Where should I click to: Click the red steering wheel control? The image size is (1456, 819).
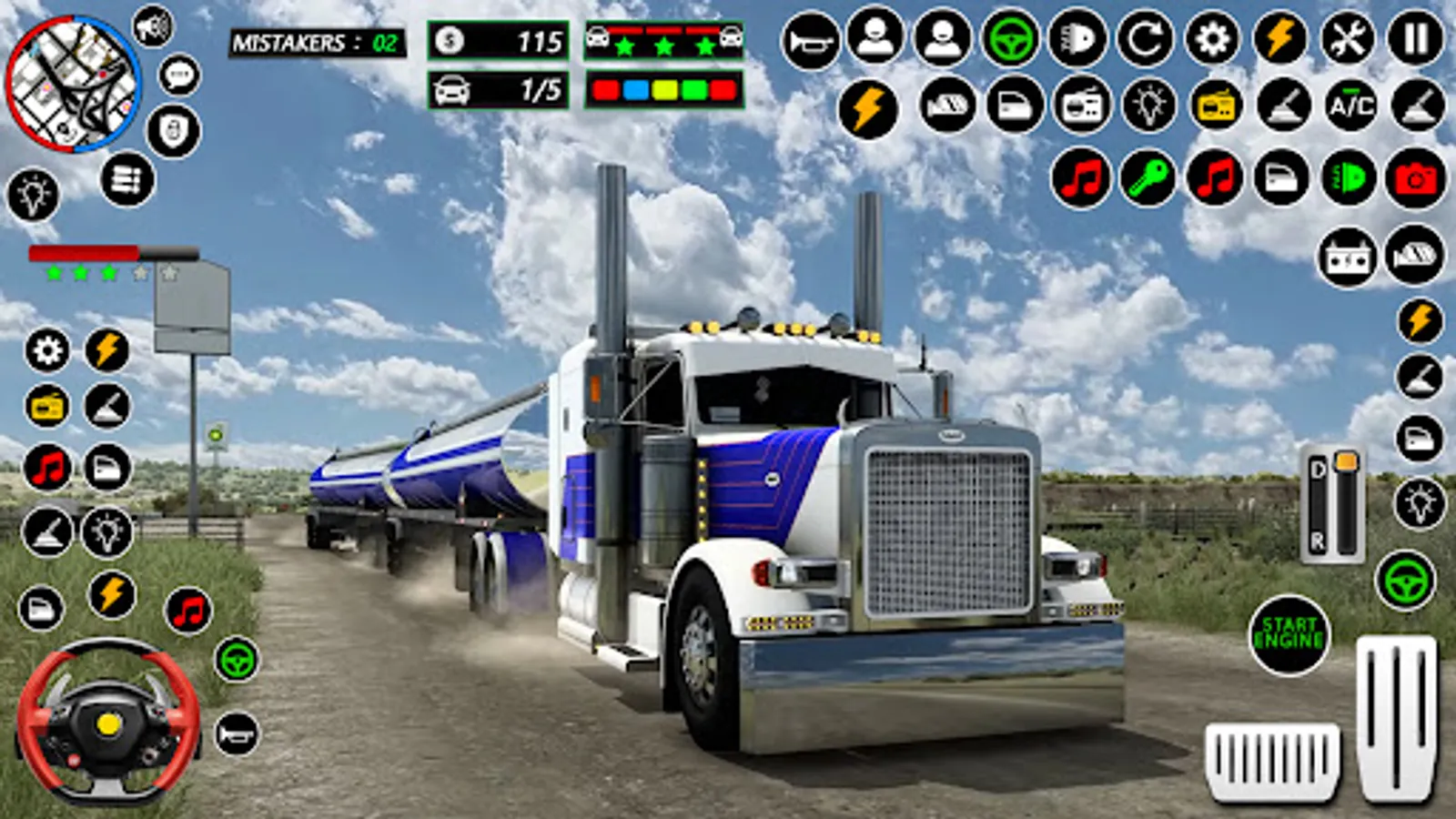(x=108, y=722)
